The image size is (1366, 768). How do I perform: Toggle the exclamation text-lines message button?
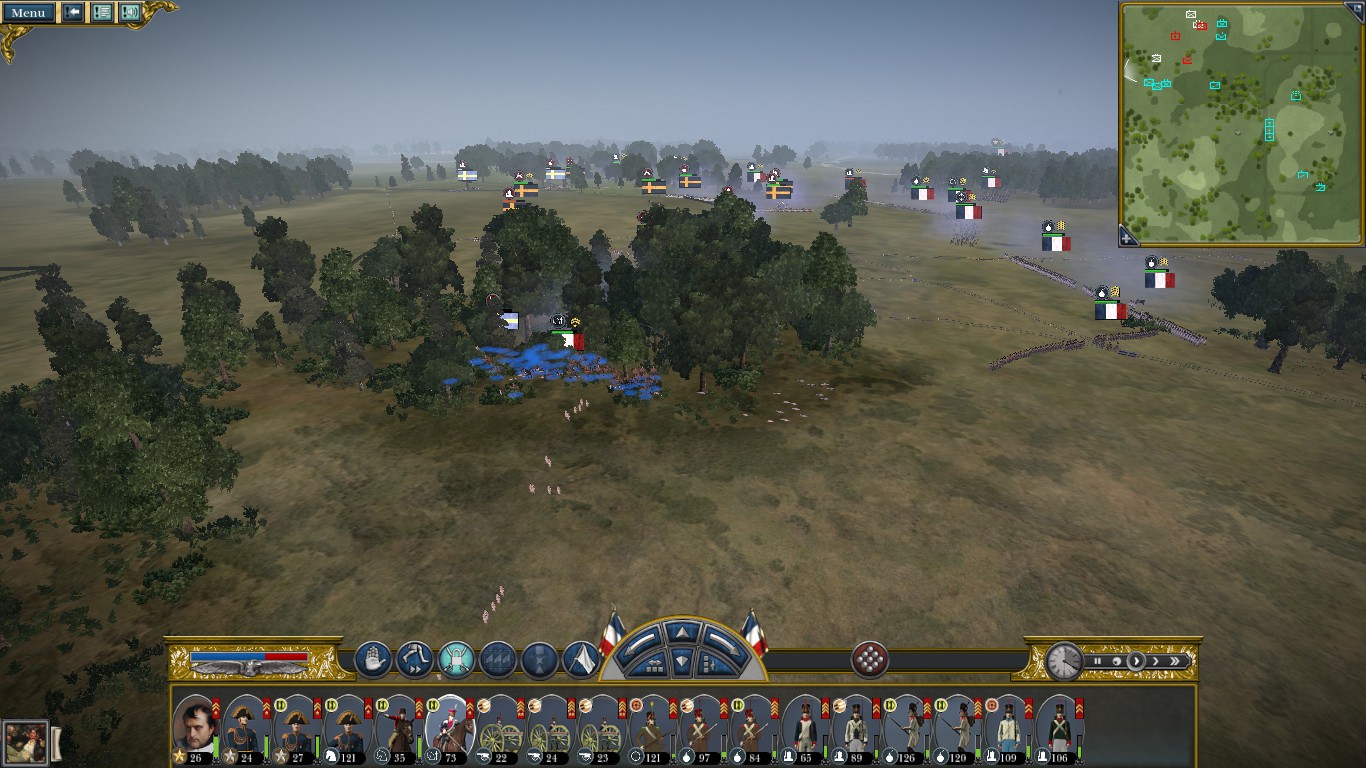point(102,13)
